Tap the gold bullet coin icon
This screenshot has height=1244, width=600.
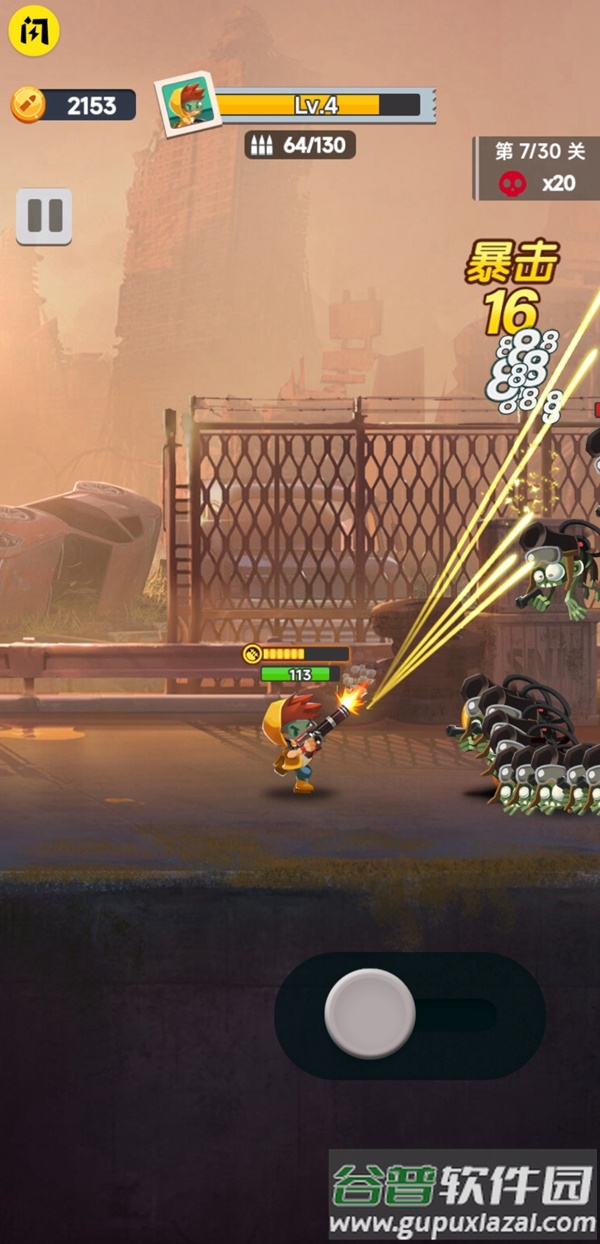28,104
